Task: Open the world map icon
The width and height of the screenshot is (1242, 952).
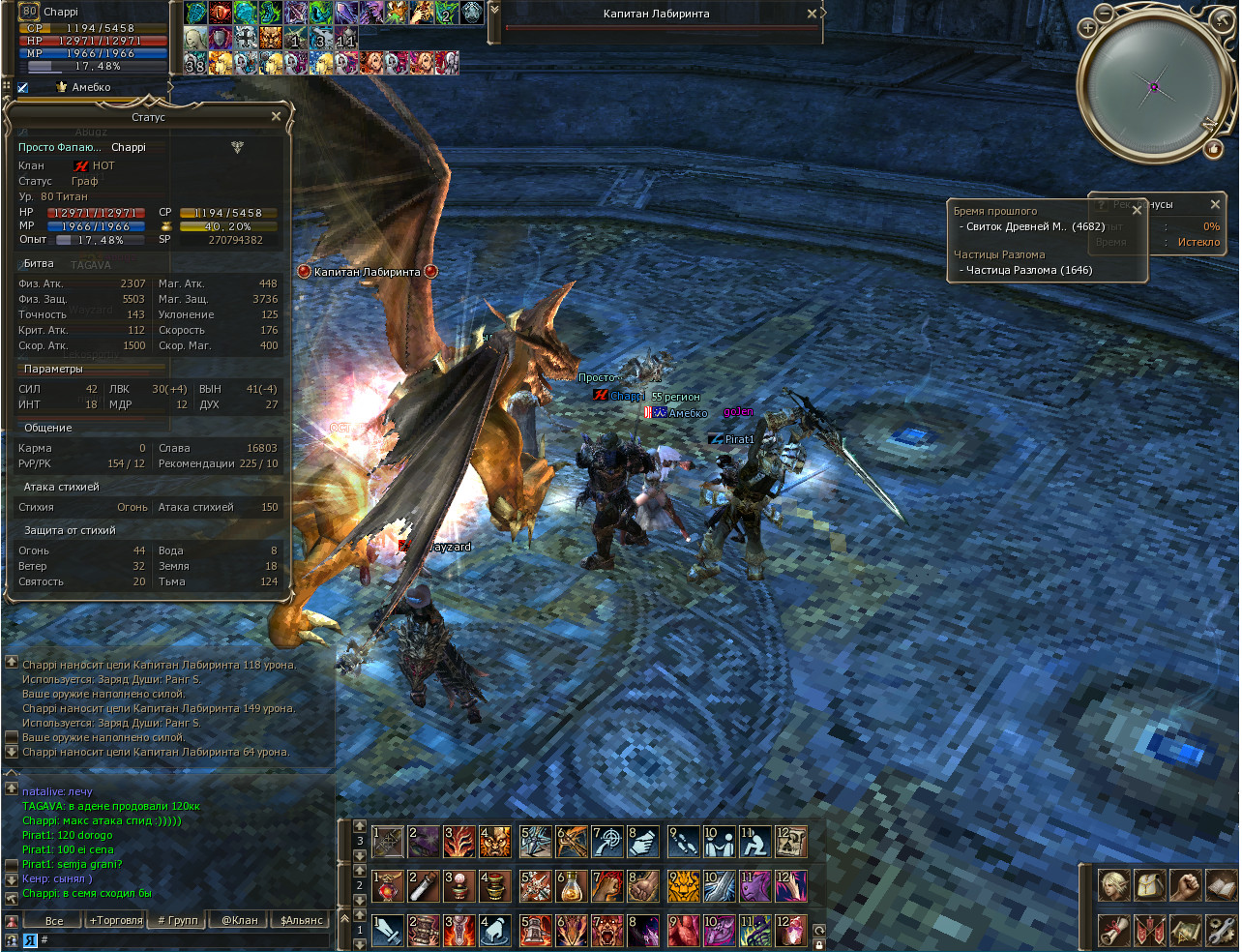Action: [1186, 930]
